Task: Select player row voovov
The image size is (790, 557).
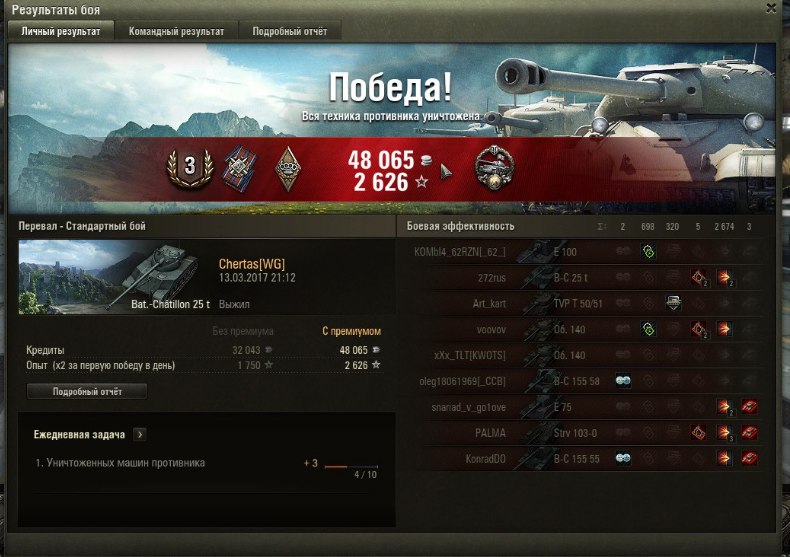Action: tap(500, 329)
